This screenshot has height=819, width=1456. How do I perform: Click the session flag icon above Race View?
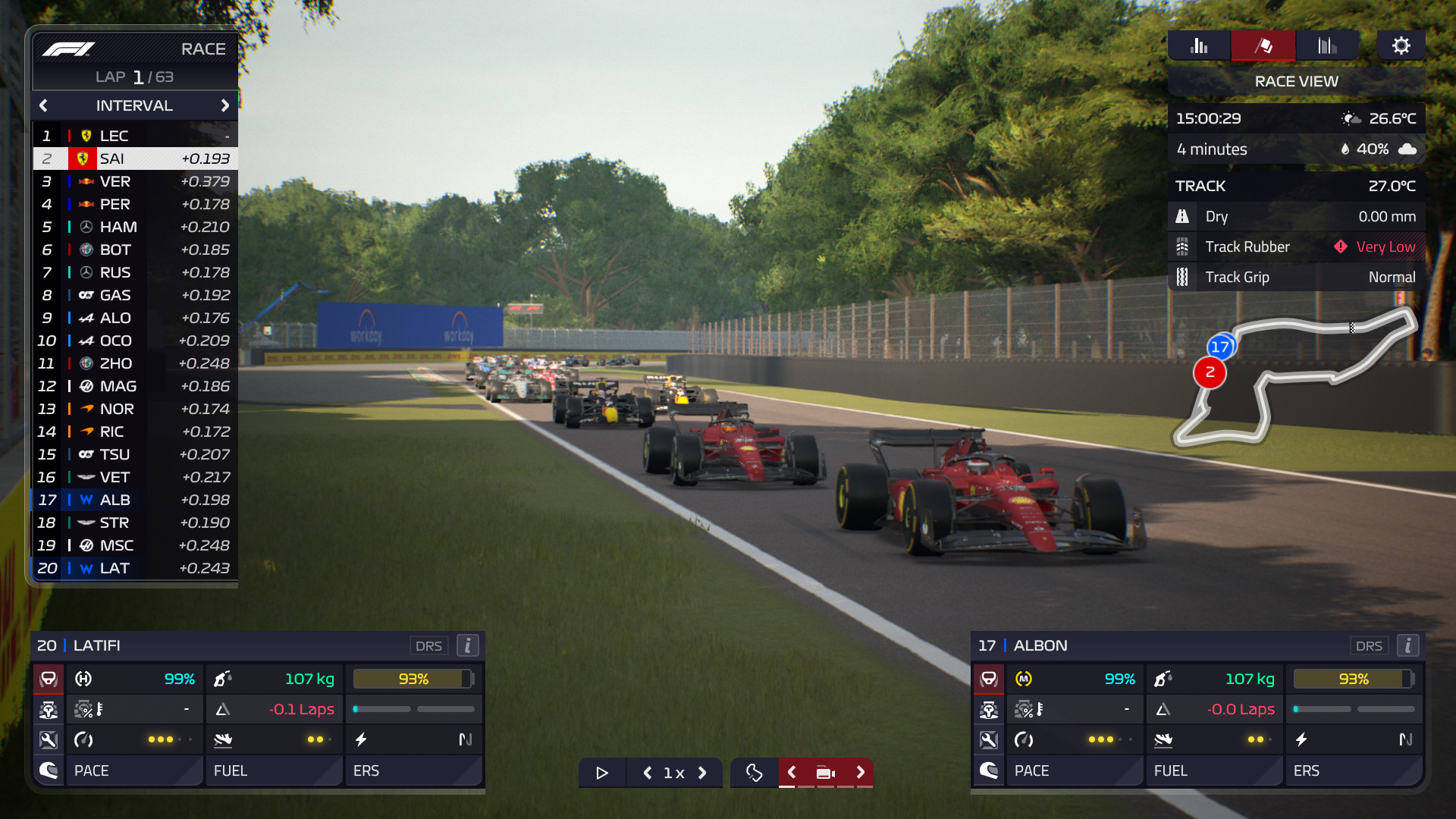pyautogui.click(x=1263, y=45)
